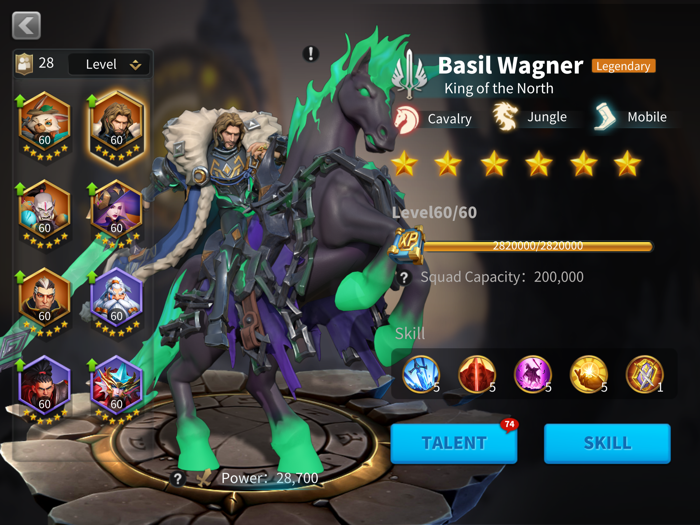The image size is (700, 525).
Task: Open the Level sort dropdown
Action: coord(110,64)
